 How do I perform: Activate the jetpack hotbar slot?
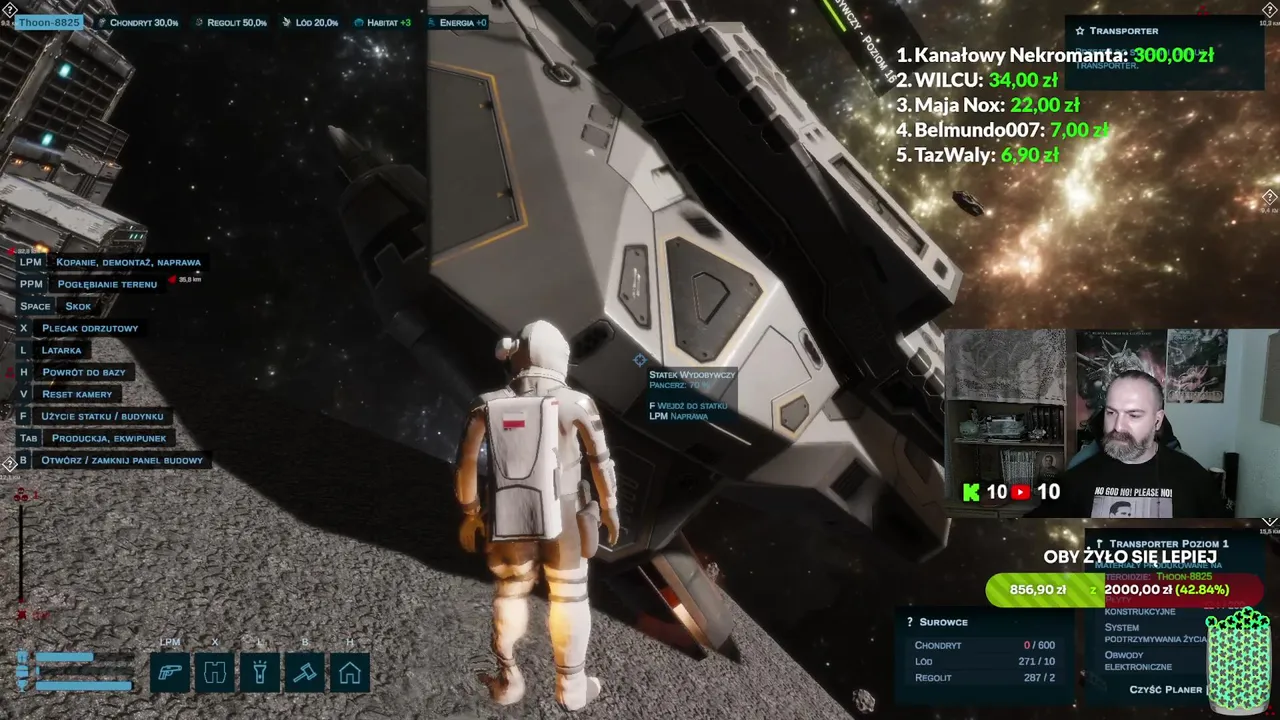coord(215,673)
